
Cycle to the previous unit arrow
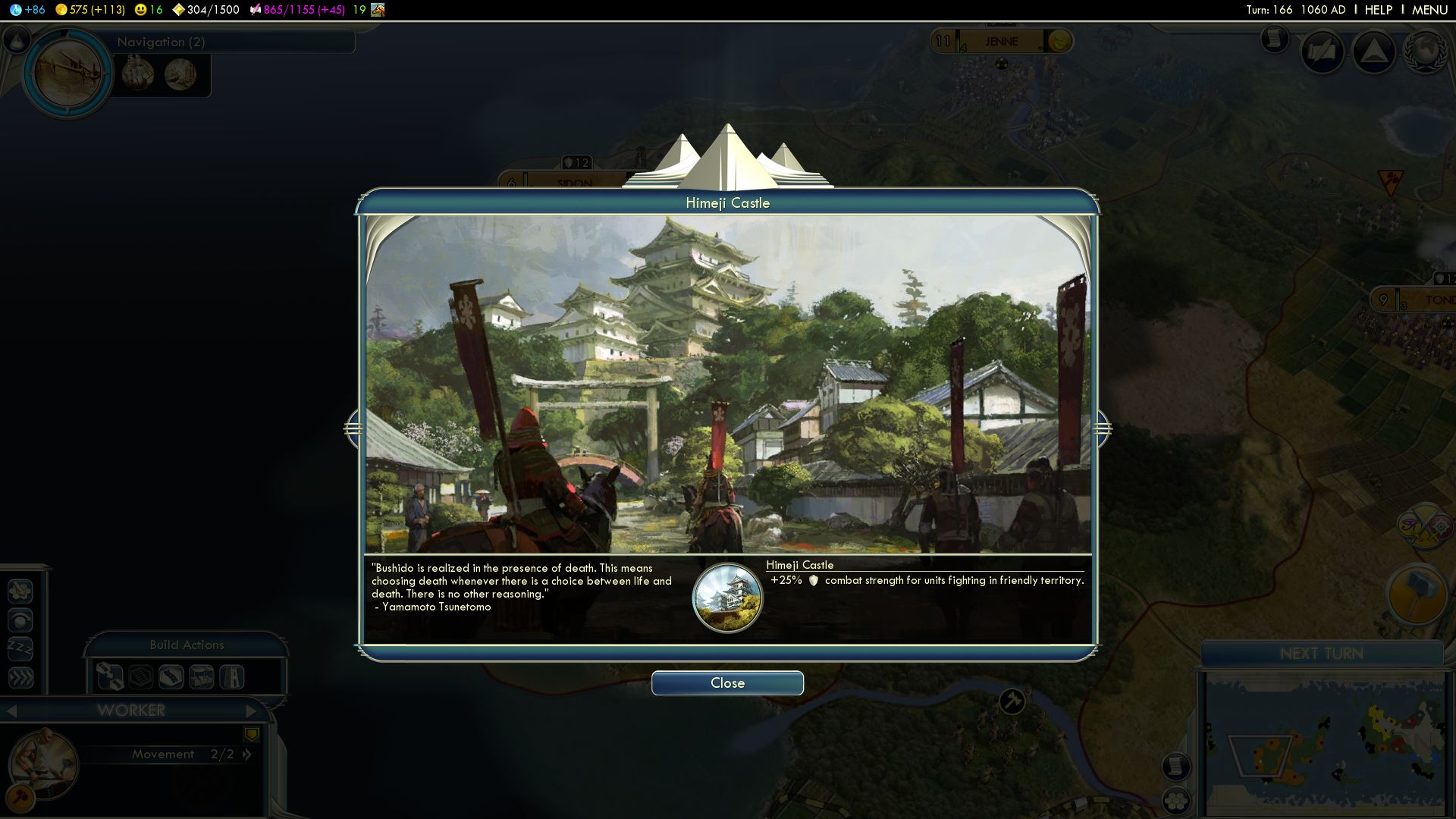11,711
